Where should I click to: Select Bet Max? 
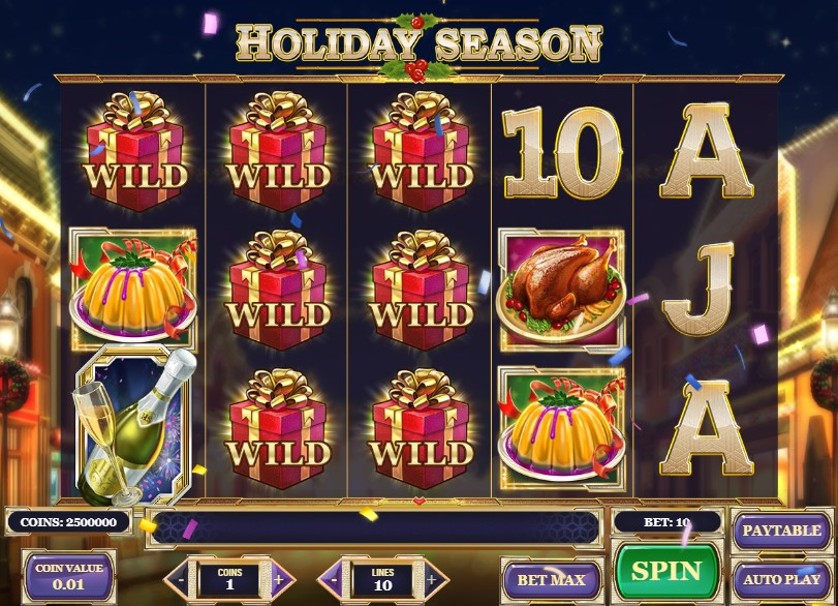pyautogui.click(x=551, y=579)
